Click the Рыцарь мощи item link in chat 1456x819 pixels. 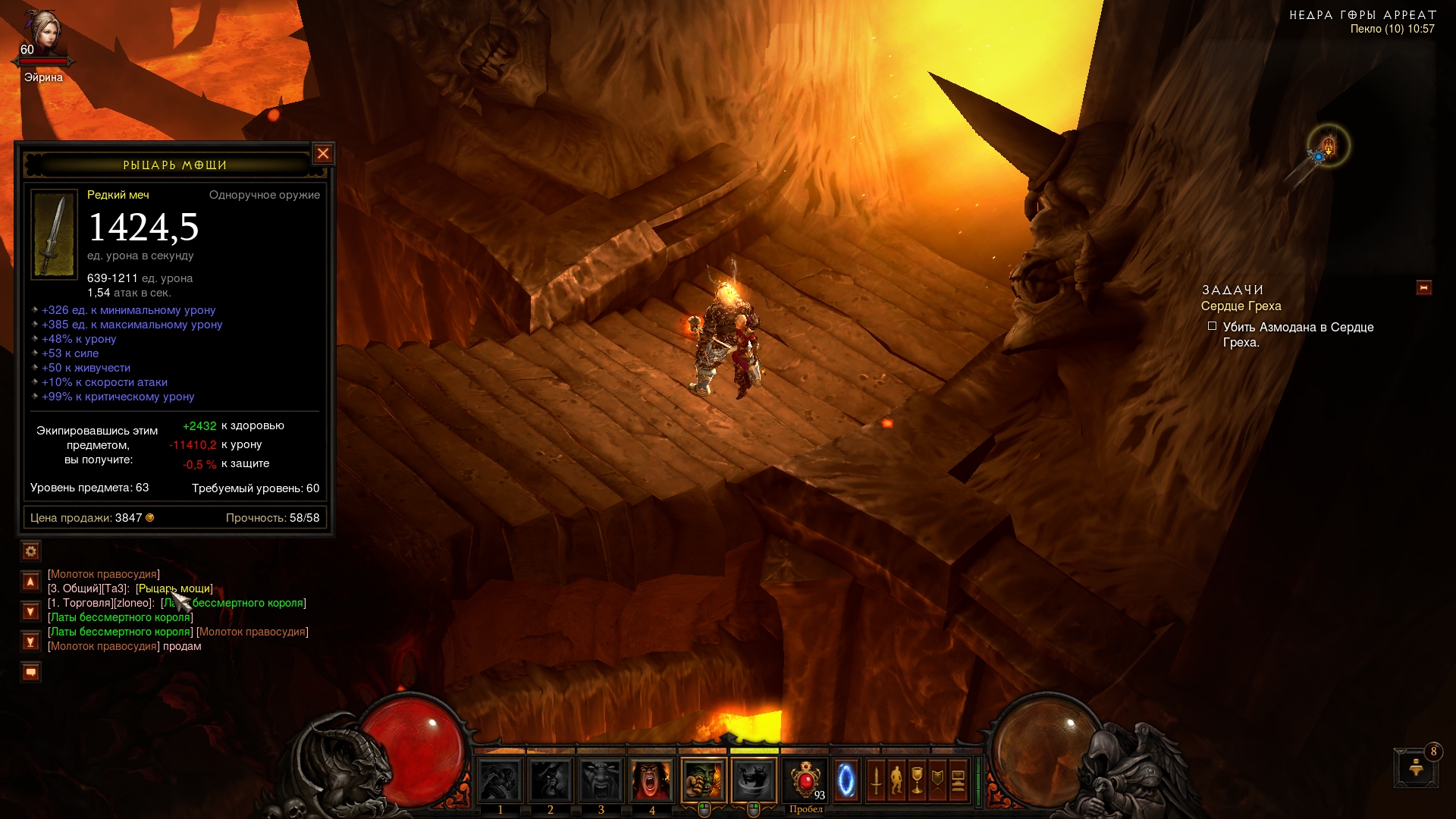pos(174,588)
